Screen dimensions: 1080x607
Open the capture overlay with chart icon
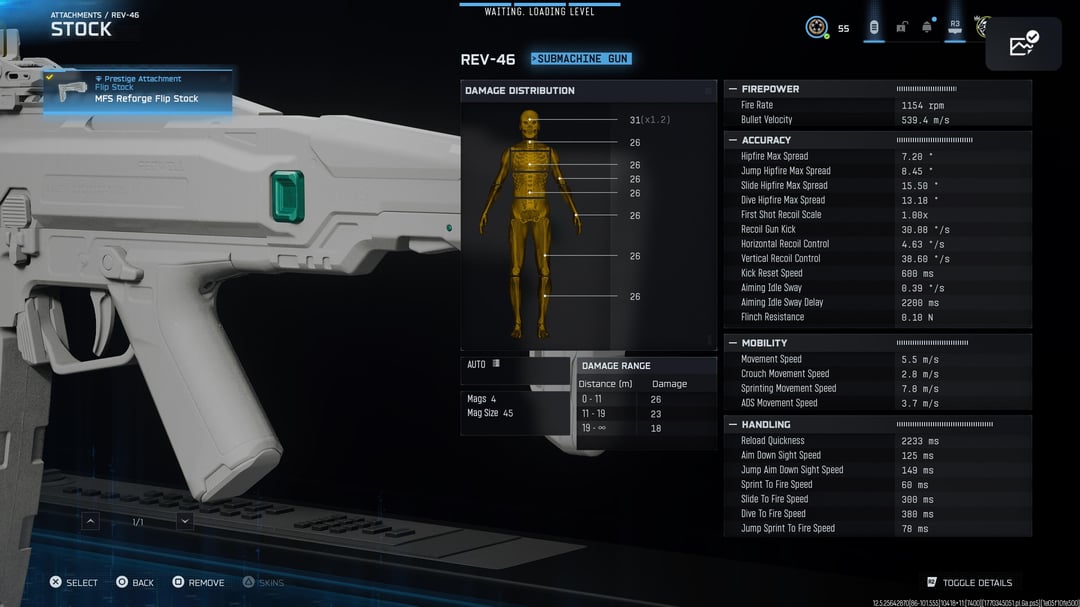[x=1023, y=44]
